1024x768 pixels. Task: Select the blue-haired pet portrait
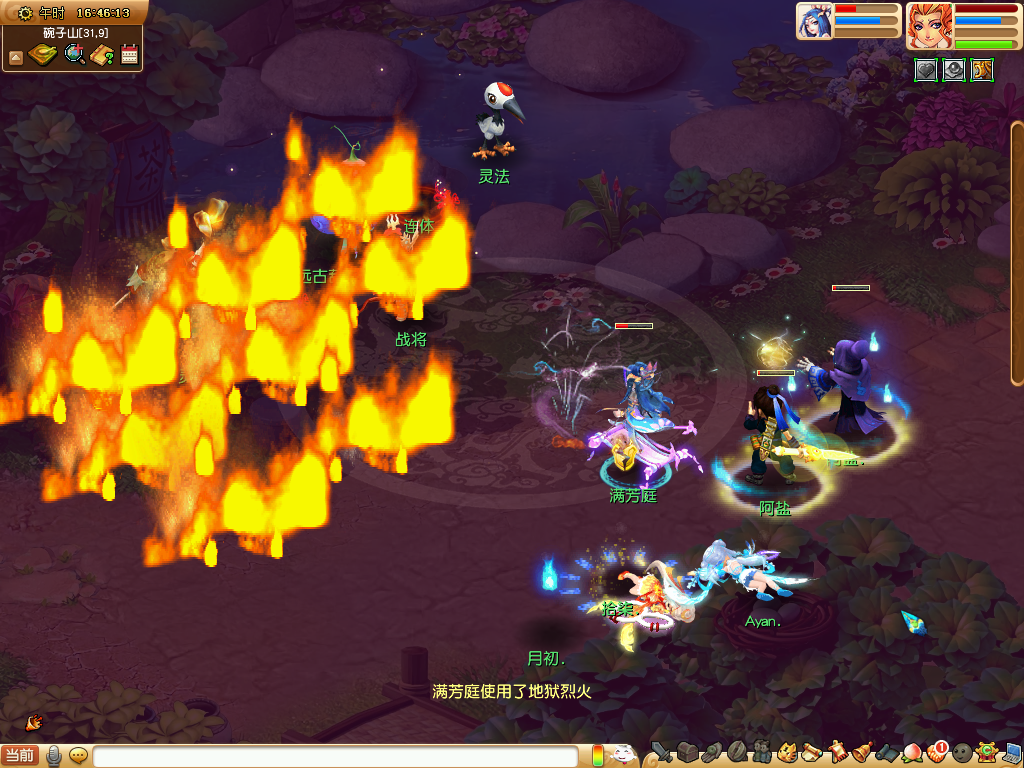coord(814,21)
